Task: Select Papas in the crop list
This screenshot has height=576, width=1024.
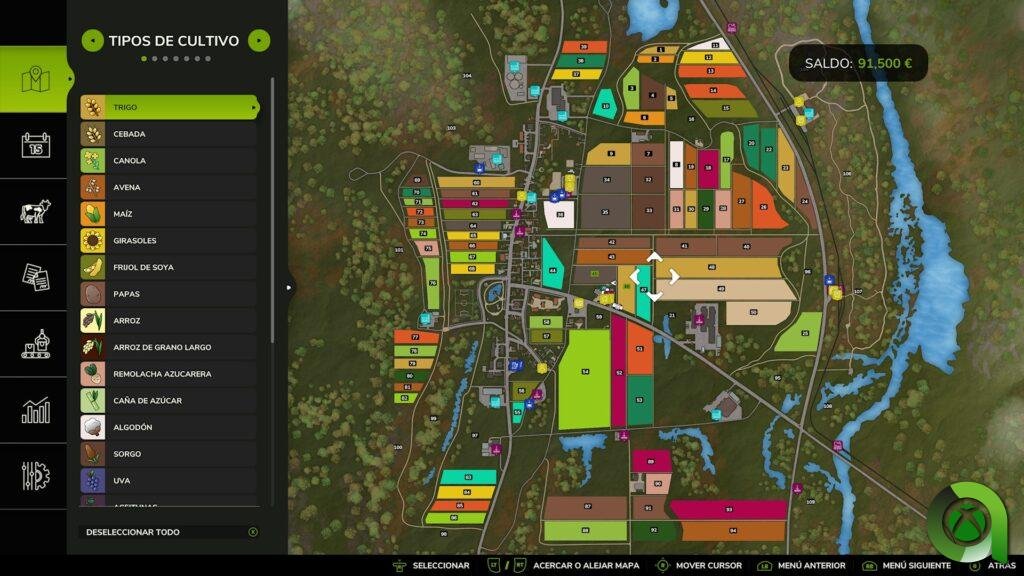Action: click(x=168, y=294)
